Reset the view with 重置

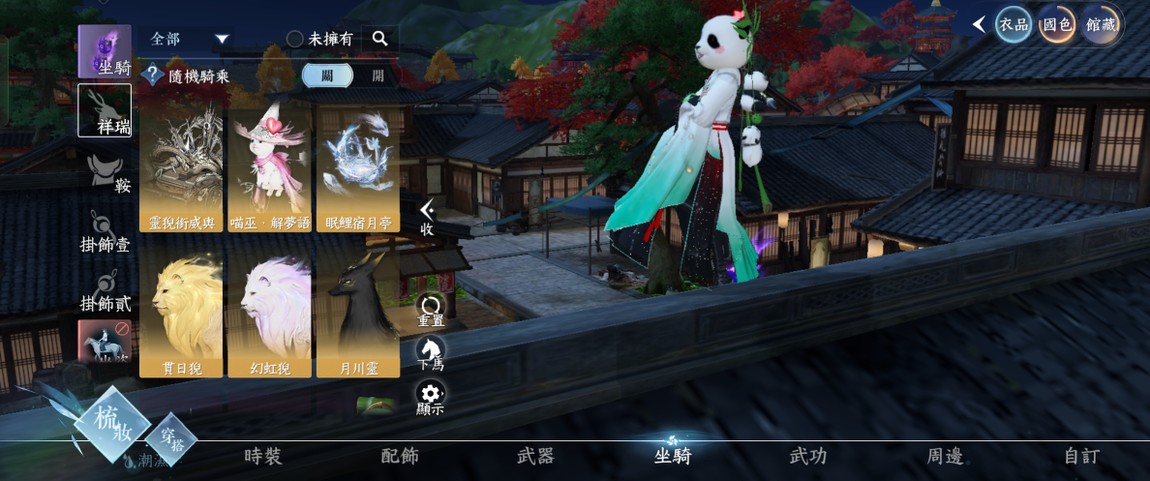(x=431, y=310)
